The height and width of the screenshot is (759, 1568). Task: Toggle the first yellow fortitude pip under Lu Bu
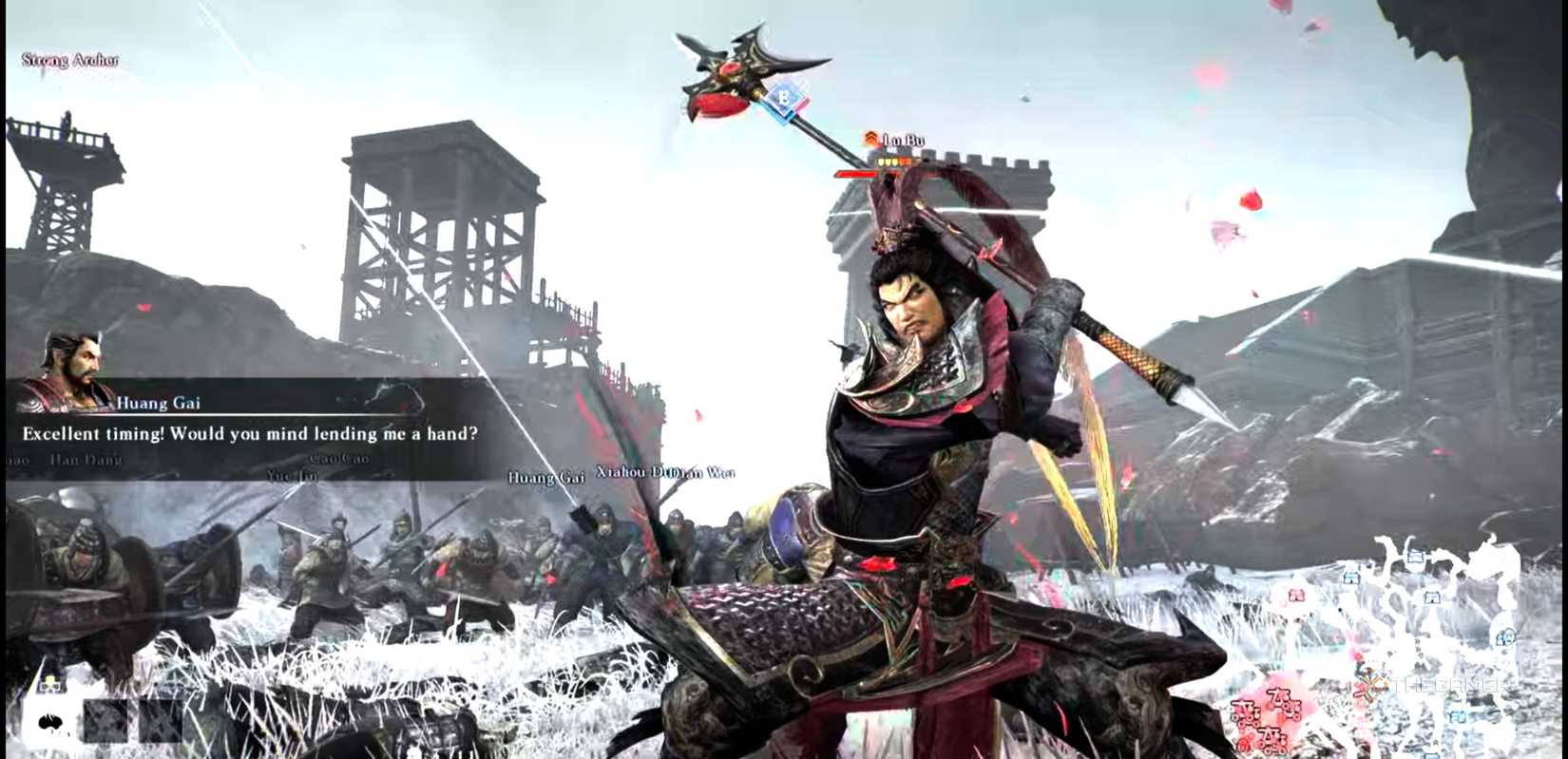point(880,161)
